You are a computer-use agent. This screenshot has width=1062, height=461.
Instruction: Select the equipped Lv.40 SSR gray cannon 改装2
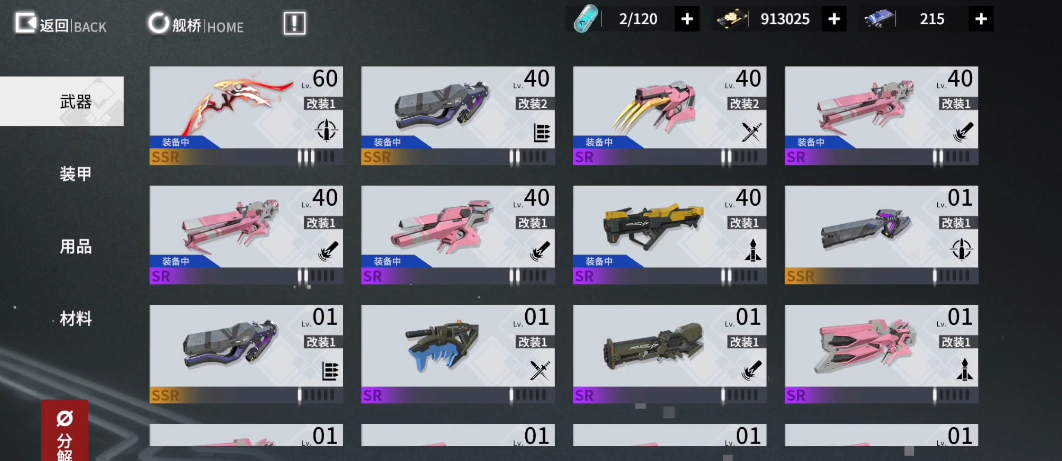click(x=457, y=114)
